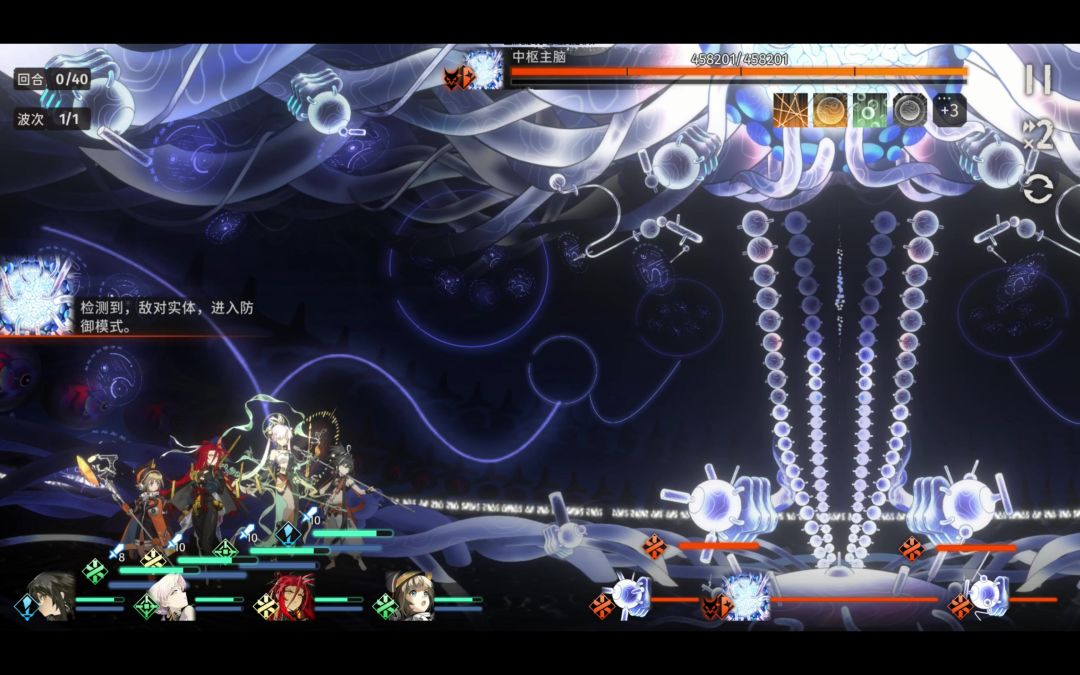Screen dimensions: 1080x675
Task: Select the brown-haired hat girl portrait
Action: pyautogui.click(x=410, y=597)
